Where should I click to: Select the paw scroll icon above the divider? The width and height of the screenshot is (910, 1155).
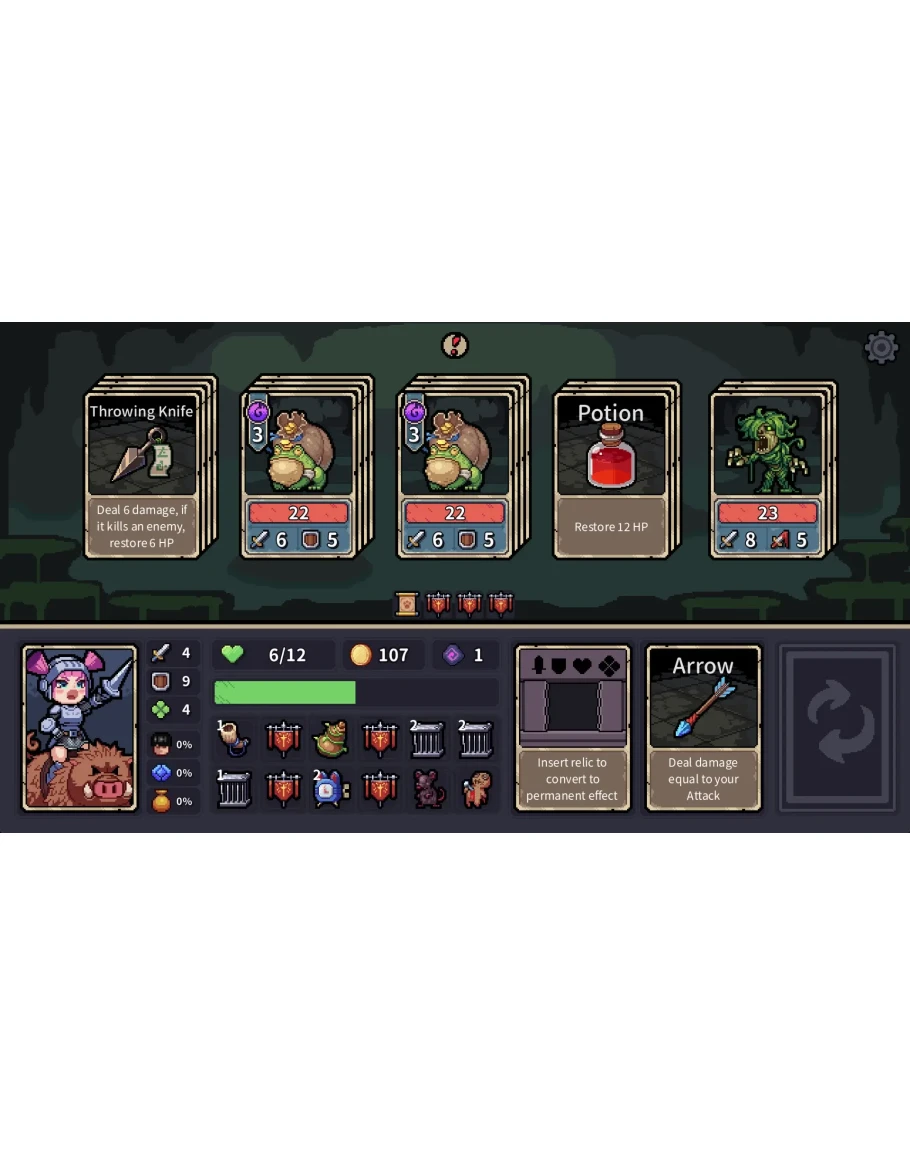pyautogui.click(x=407, y=604)
